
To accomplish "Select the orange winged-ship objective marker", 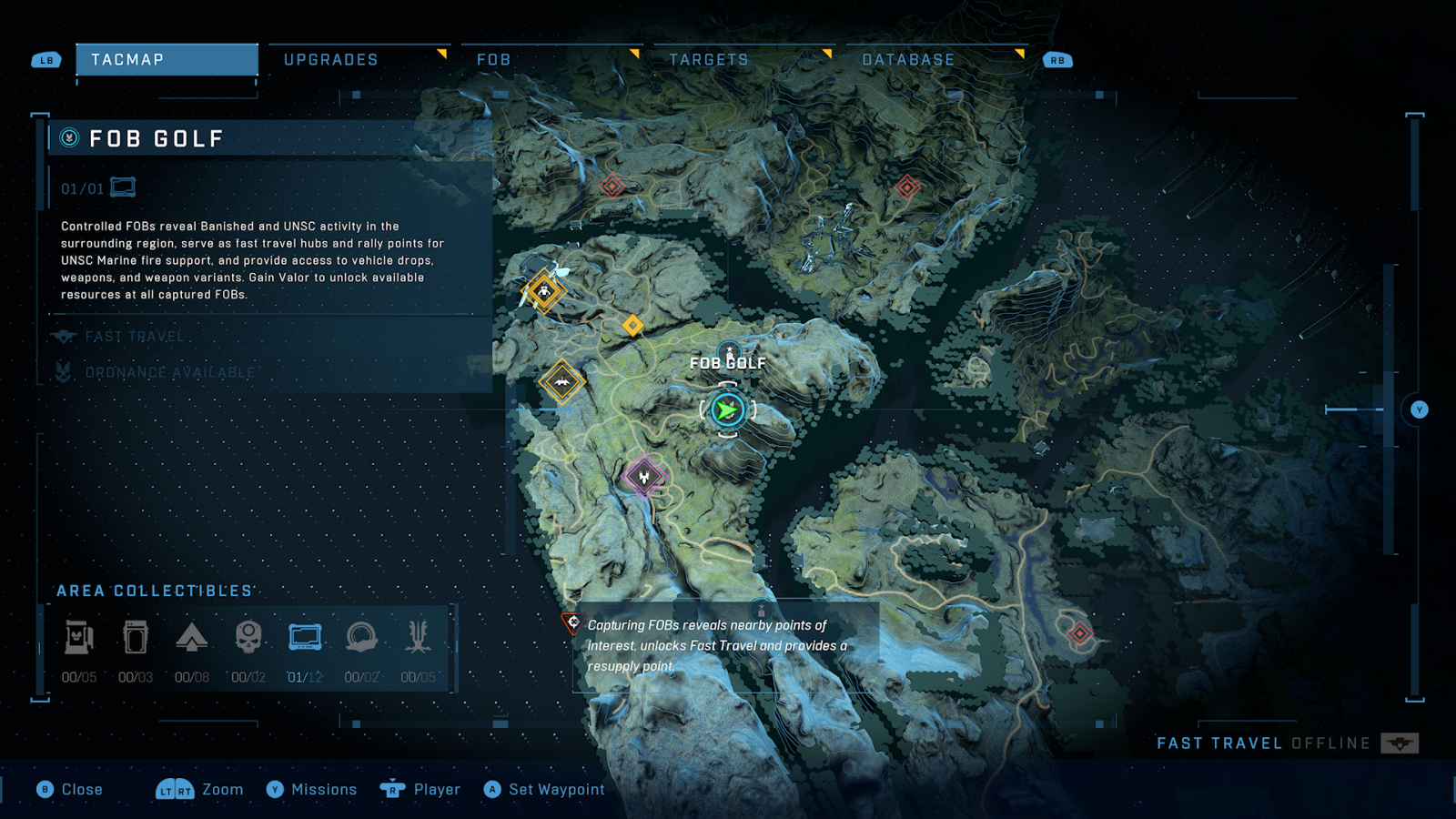I will pyautogui.click(x=561, y=382).
